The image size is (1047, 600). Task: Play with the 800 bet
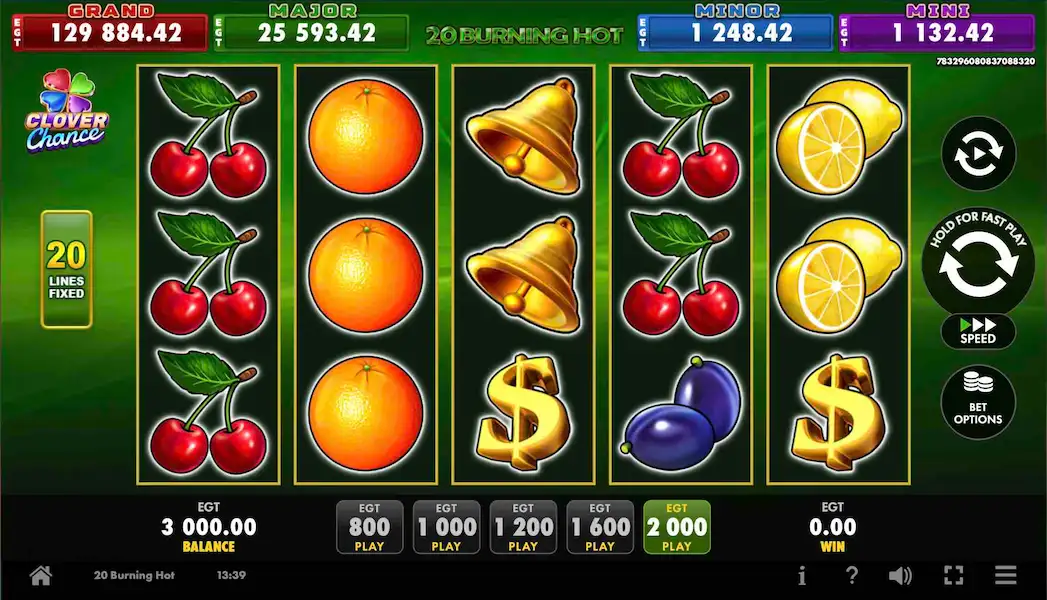point(369,527)
